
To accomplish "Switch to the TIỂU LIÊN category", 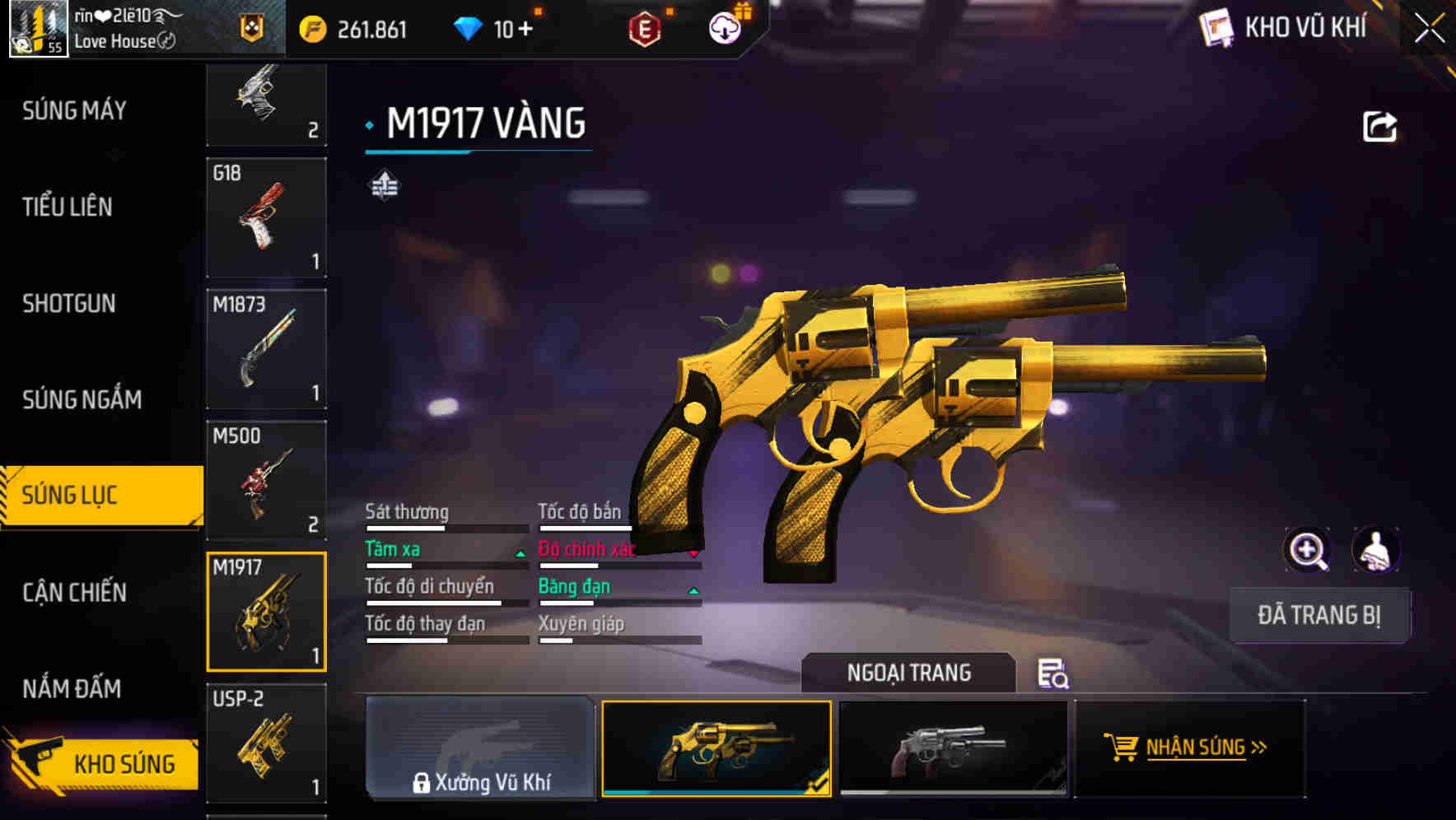I will point(68,207).
